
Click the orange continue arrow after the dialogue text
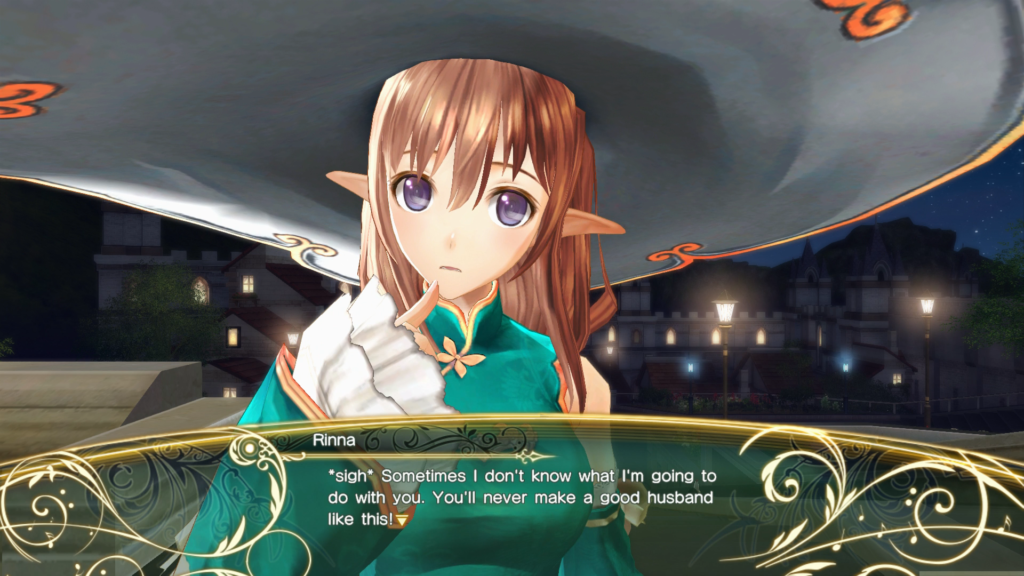point(404,520)
